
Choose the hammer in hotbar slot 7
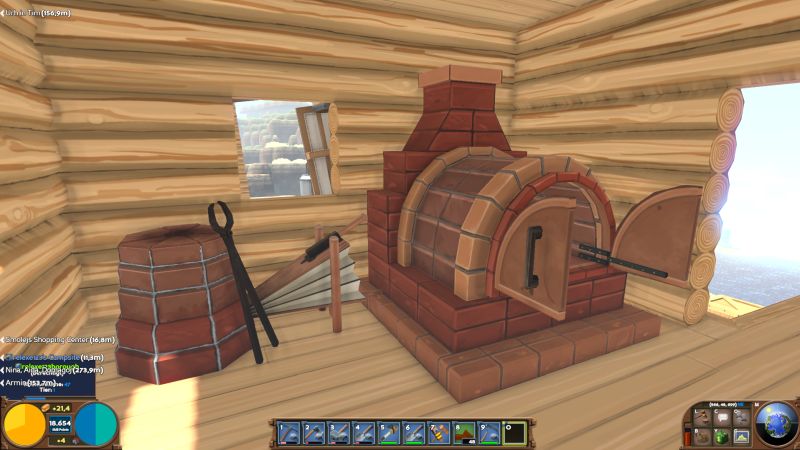point(439,432)
